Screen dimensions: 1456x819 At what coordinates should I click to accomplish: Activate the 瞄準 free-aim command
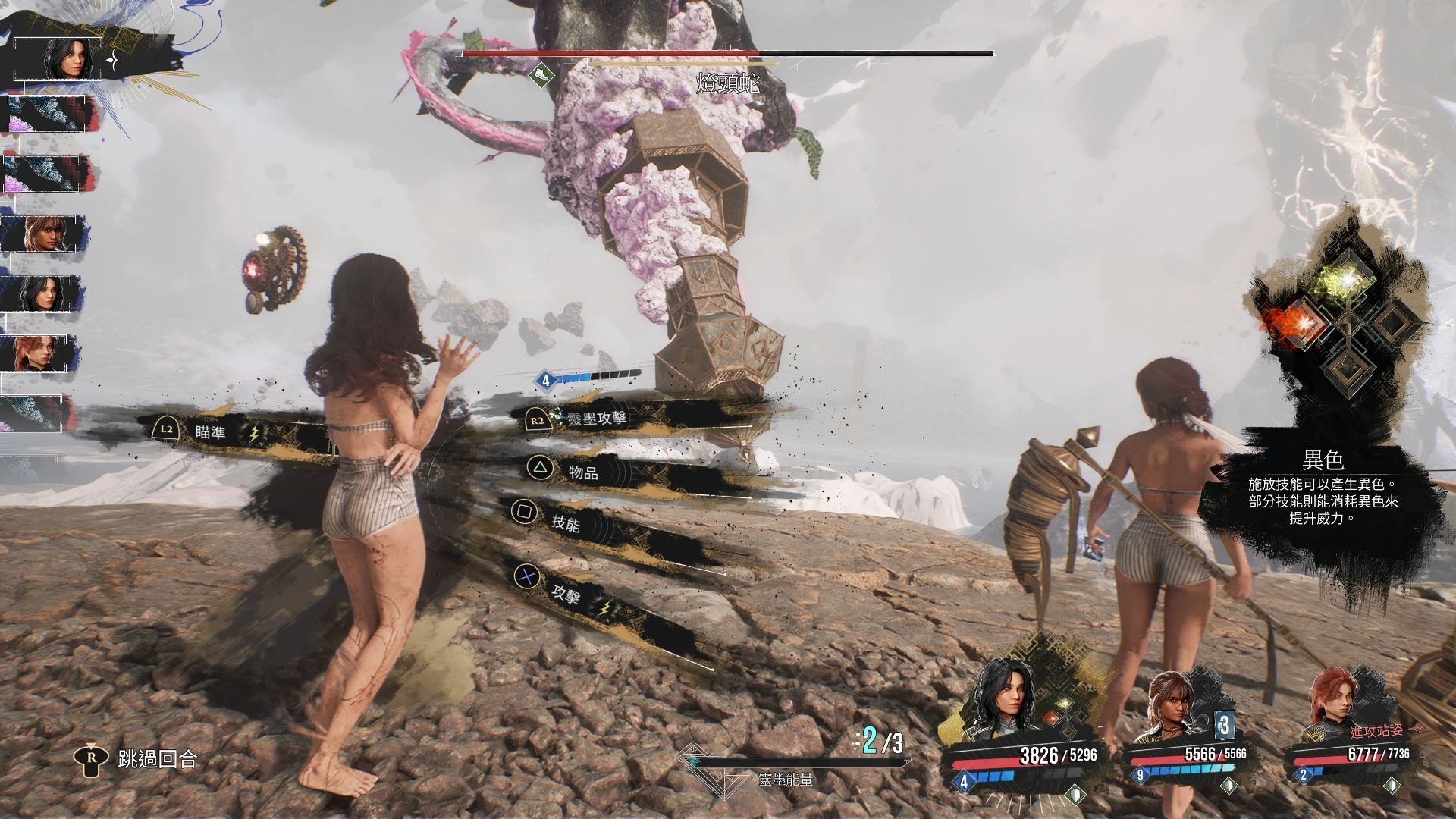pyautogui.click(x=210, y=432)
